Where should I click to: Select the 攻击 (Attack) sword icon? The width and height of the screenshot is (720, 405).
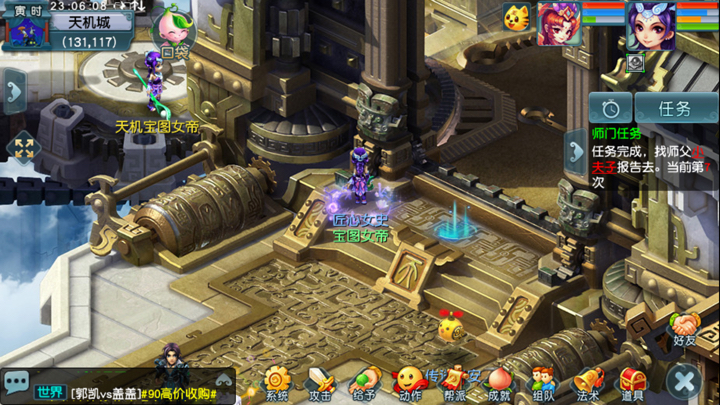[x=320, y=382]
